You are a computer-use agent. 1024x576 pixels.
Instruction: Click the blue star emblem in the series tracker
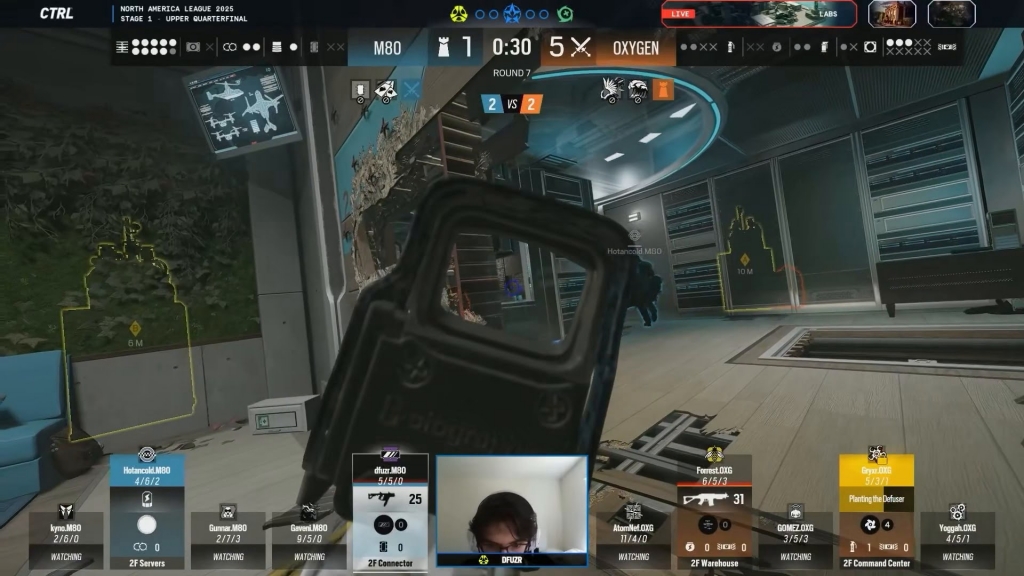512,14
